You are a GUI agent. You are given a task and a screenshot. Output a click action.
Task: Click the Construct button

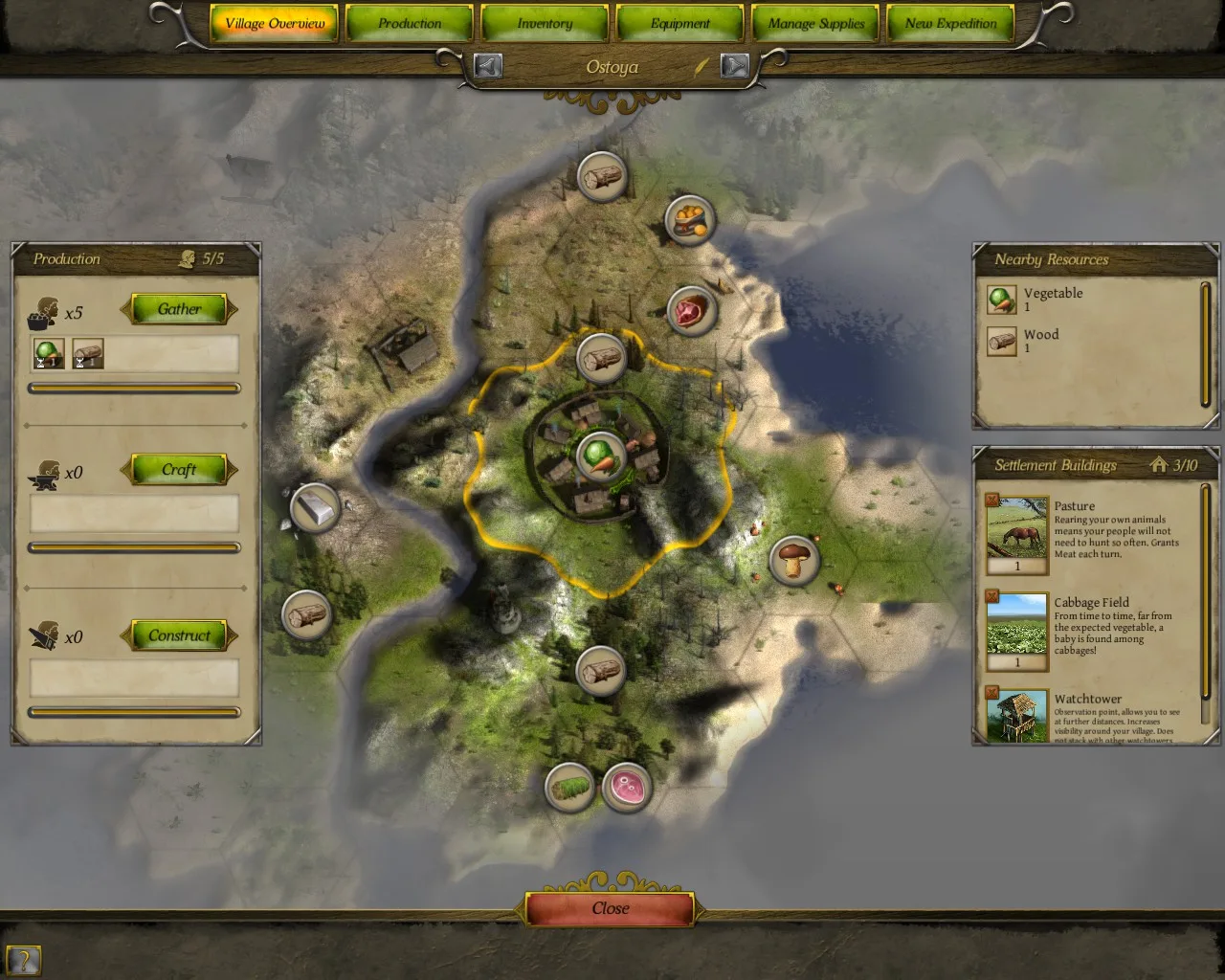click(179, 635)
